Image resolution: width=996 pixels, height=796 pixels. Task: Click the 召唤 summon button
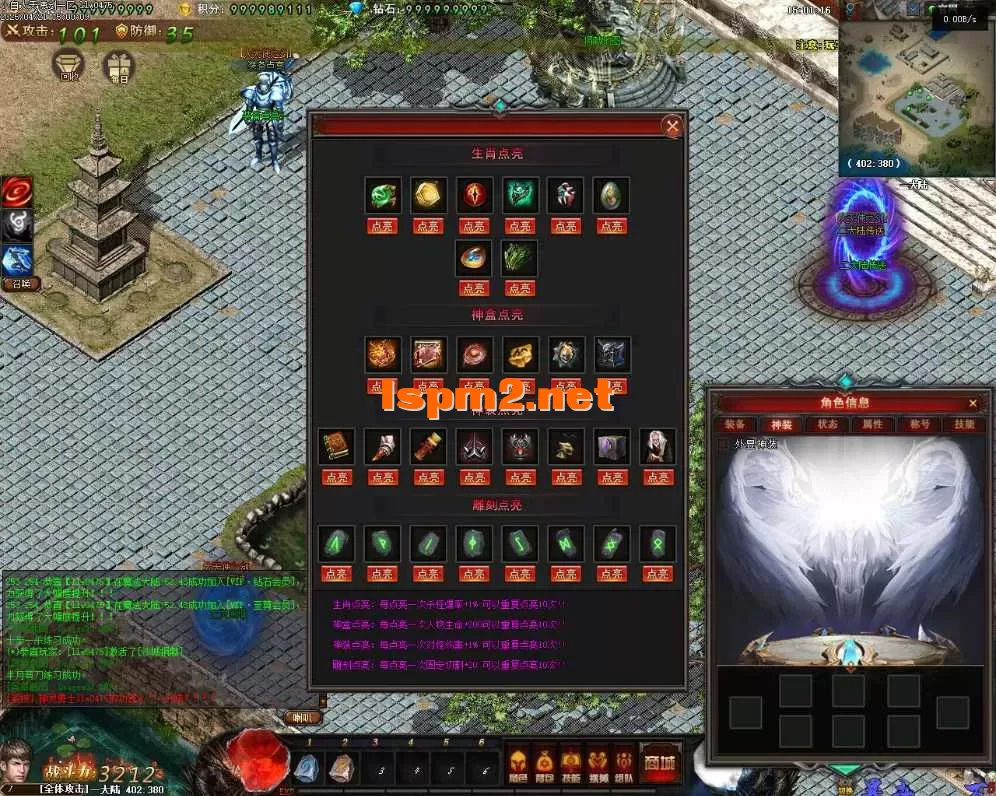tap(19, 284)
